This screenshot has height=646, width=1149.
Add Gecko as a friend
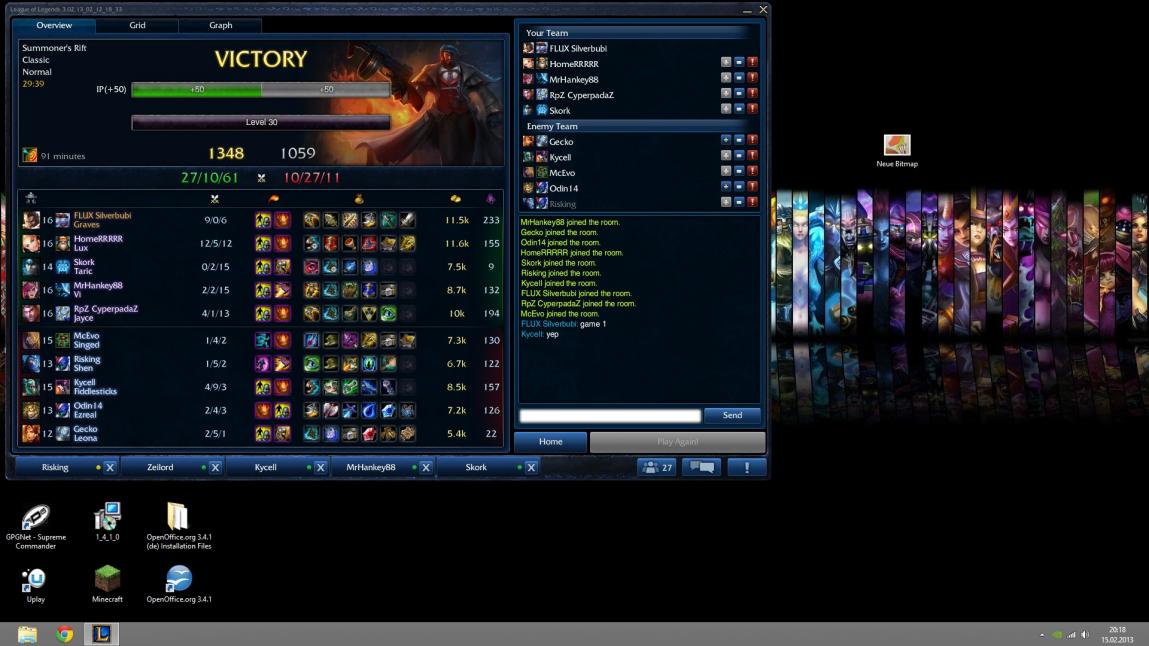click(x=726, y=141)
